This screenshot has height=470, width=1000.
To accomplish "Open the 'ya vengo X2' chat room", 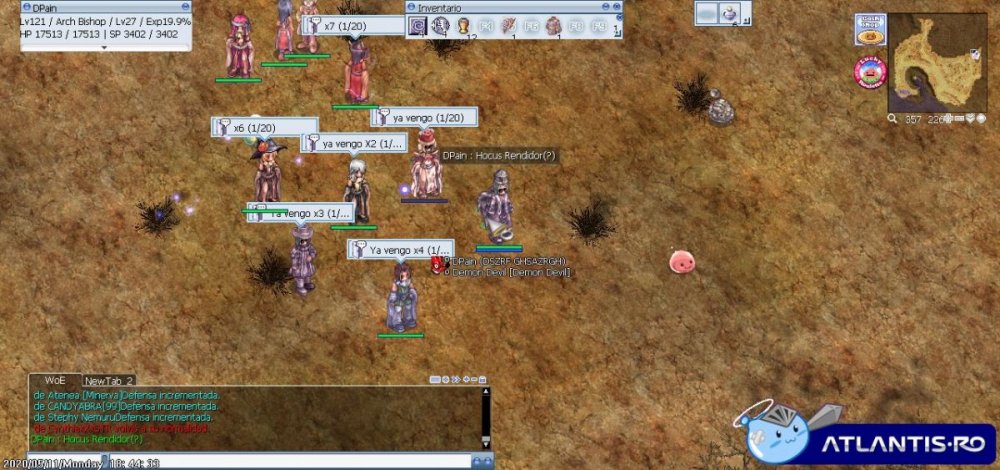I will (x=353, y=144).
